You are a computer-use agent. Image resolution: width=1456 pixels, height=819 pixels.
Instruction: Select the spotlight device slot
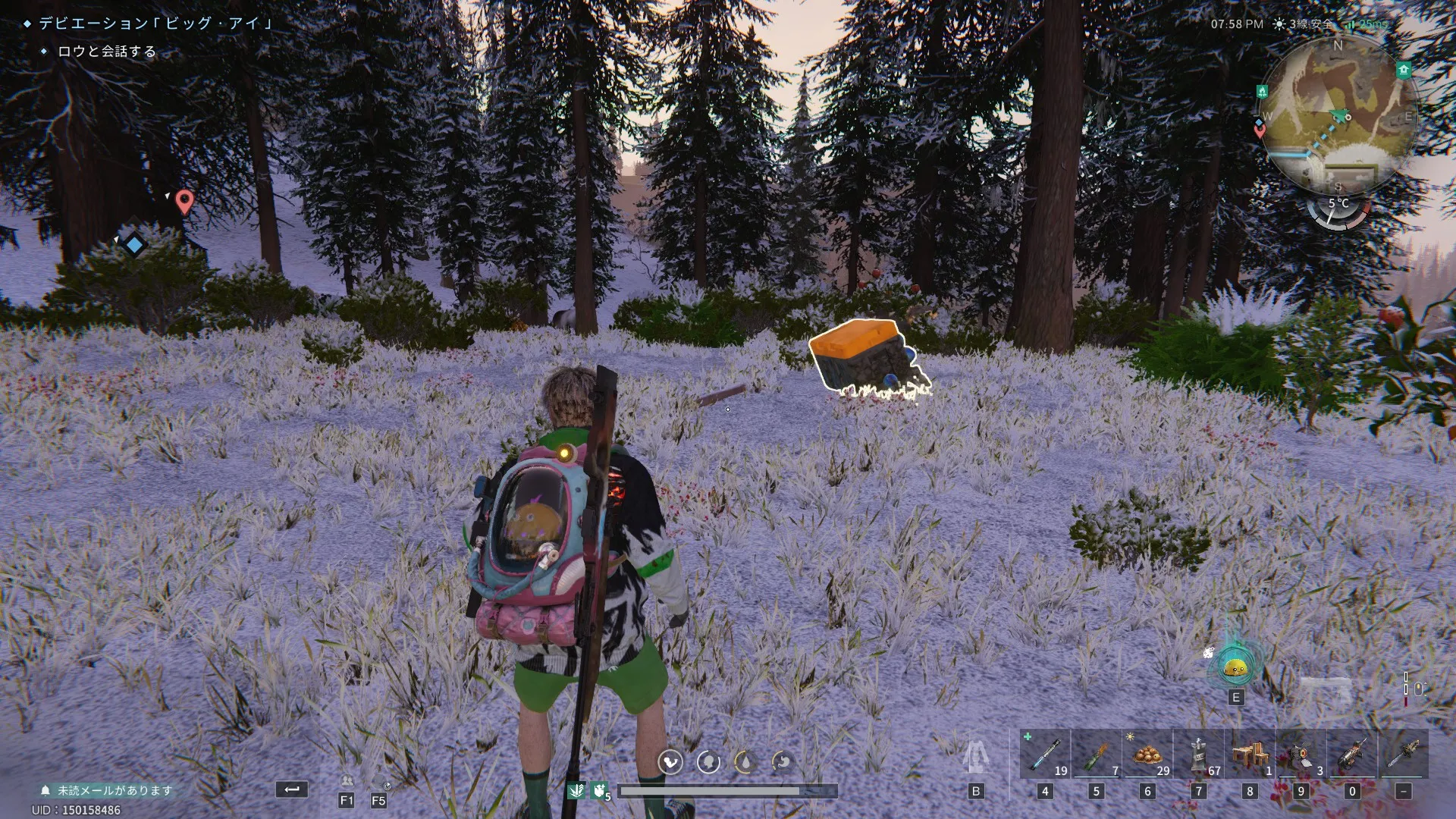(x=1301, y=754)
